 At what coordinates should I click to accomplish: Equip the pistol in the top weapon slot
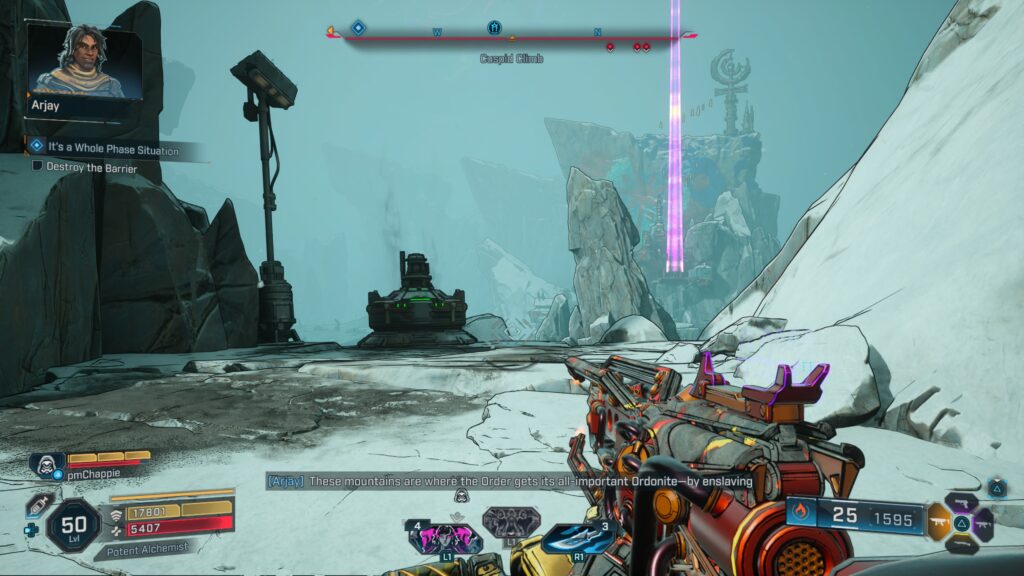[961, 502]
